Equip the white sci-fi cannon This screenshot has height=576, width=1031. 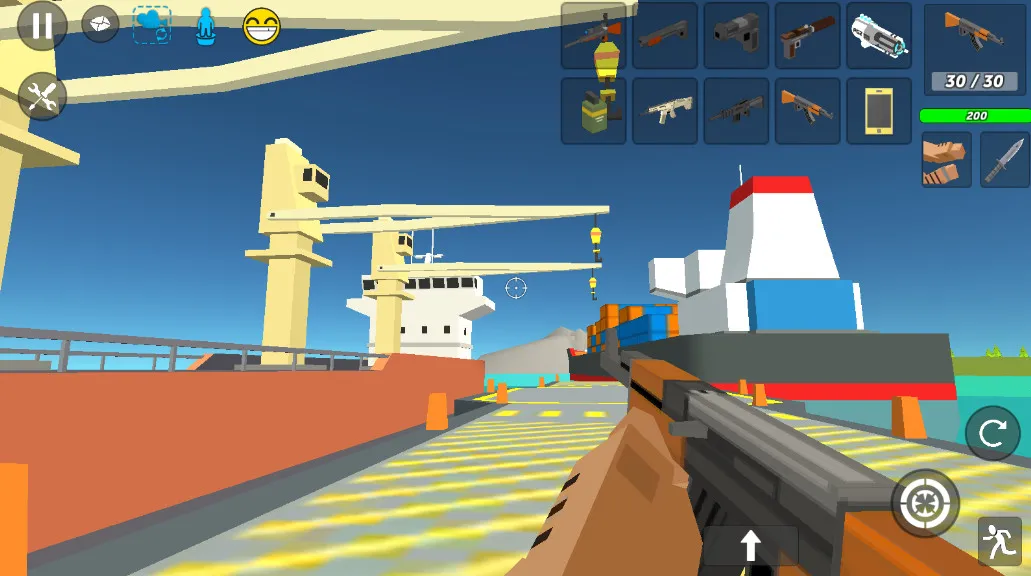tap(879, 35)
